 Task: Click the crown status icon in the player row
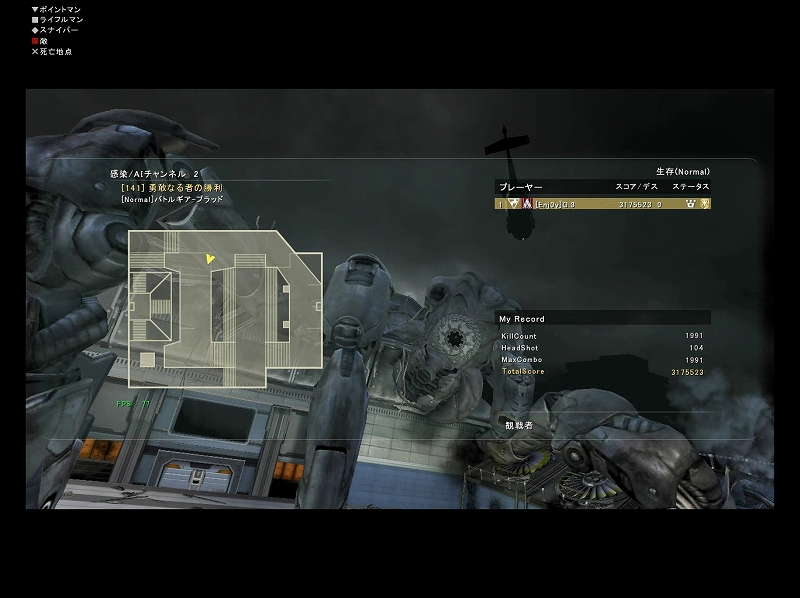pyautogui.click(x=690, y=203)
